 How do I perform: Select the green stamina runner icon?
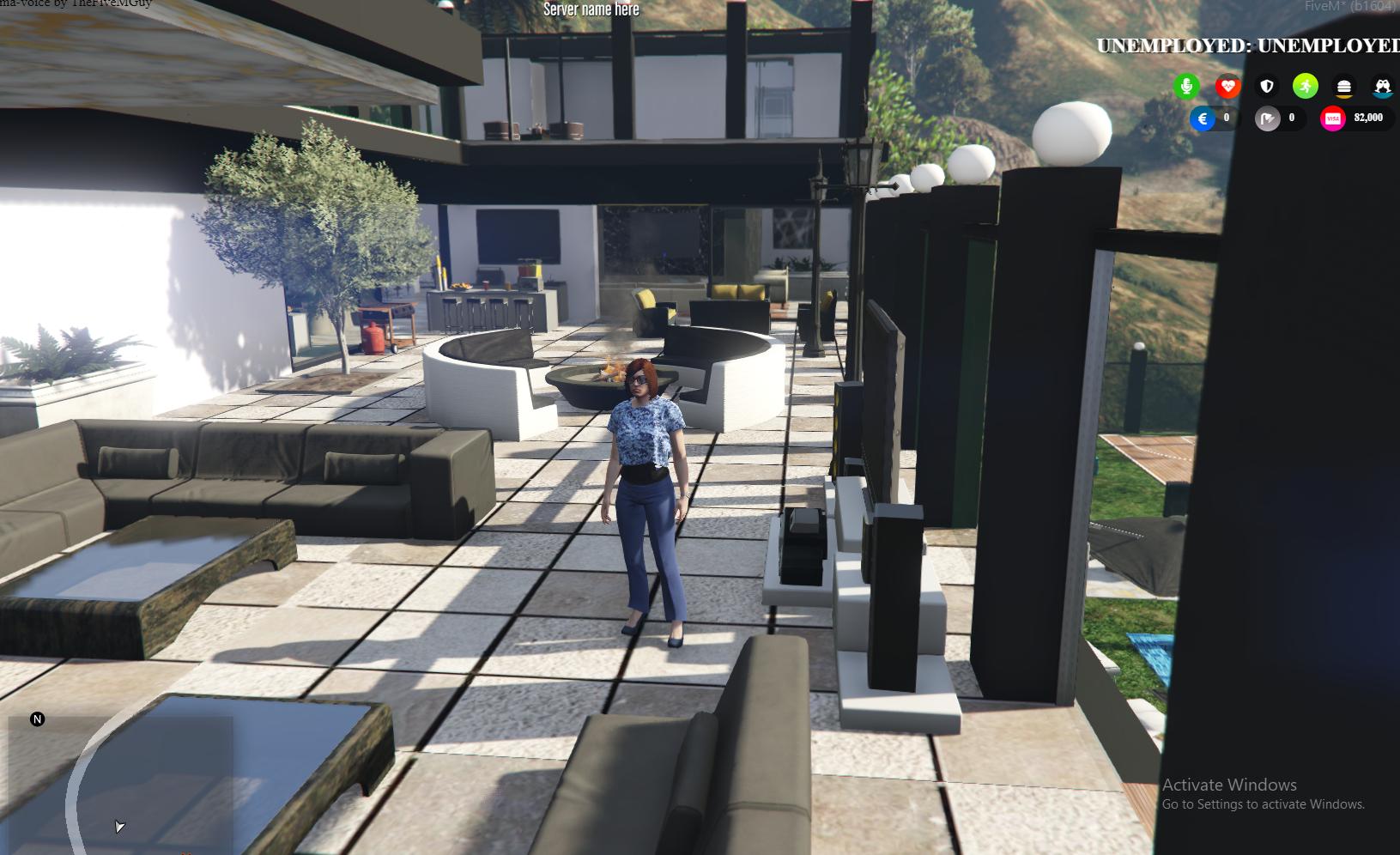(1305, 86)
